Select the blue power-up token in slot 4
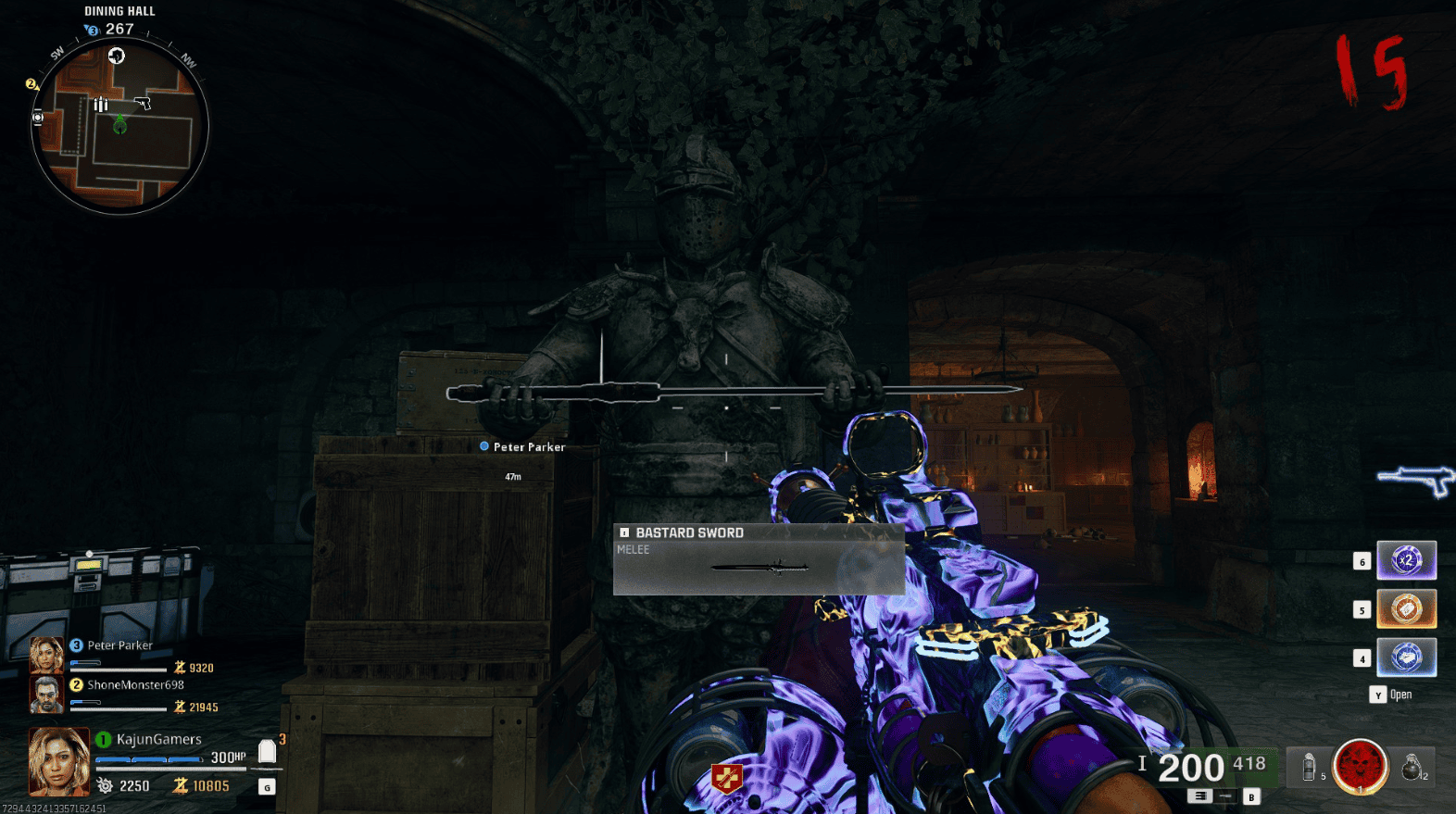 click(x=1406, y=657)
